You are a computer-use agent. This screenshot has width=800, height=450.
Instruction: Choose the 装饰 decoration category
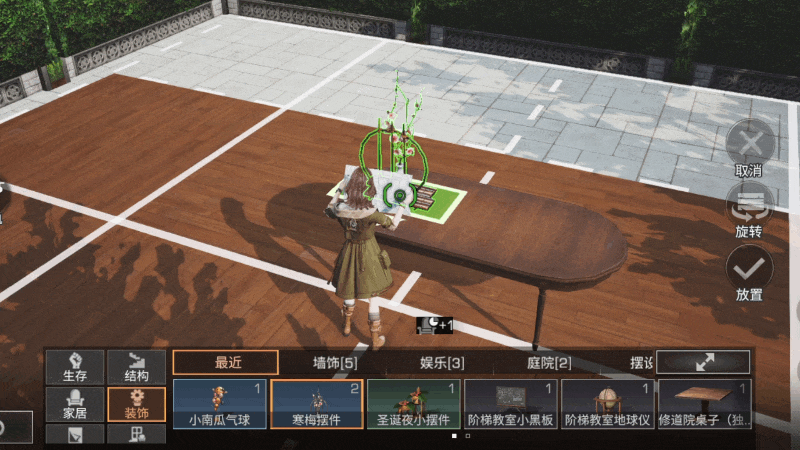137,403
